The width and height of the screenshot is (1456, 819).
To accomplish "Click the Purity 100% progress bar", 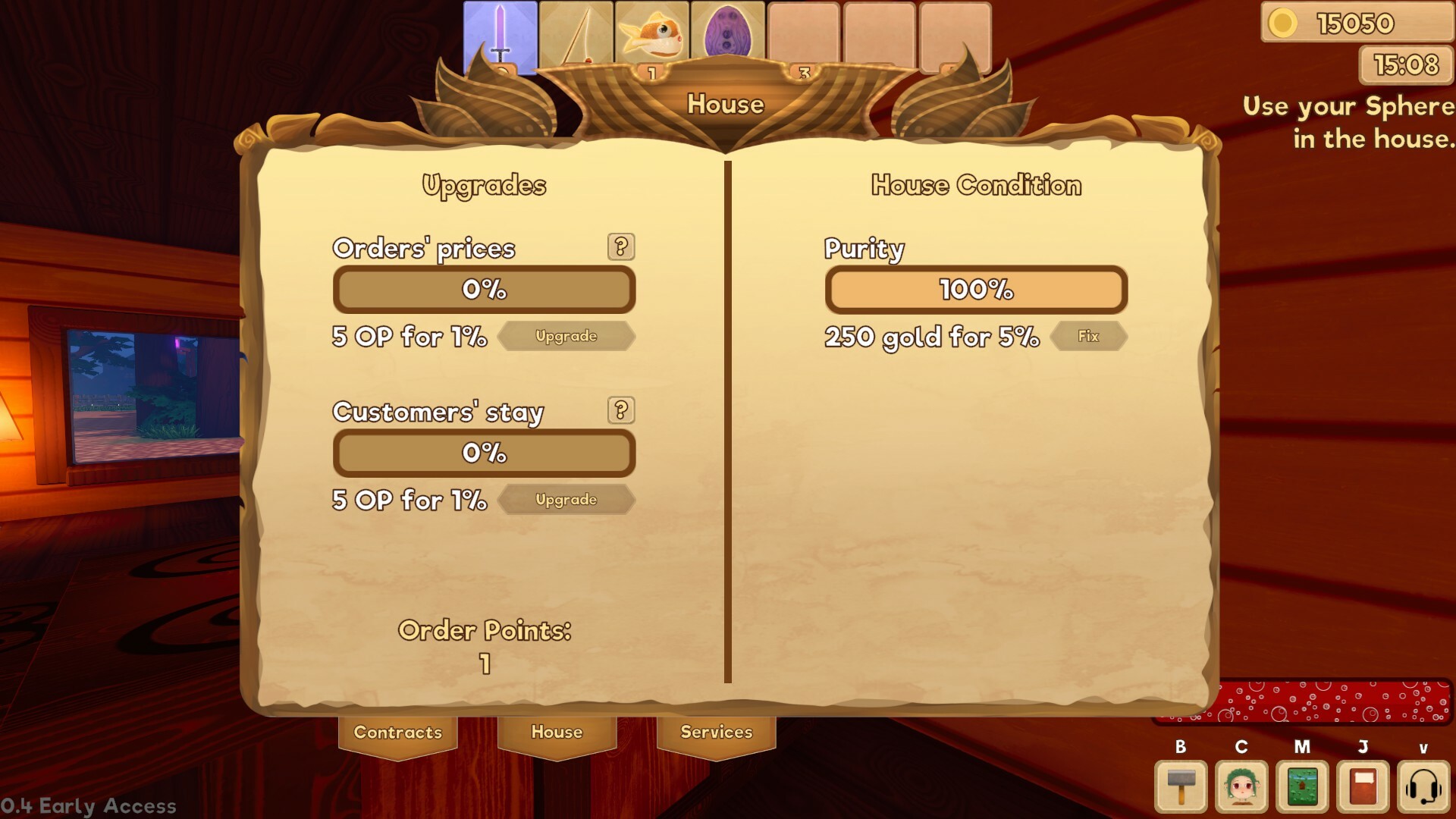I will coord(977,290).
